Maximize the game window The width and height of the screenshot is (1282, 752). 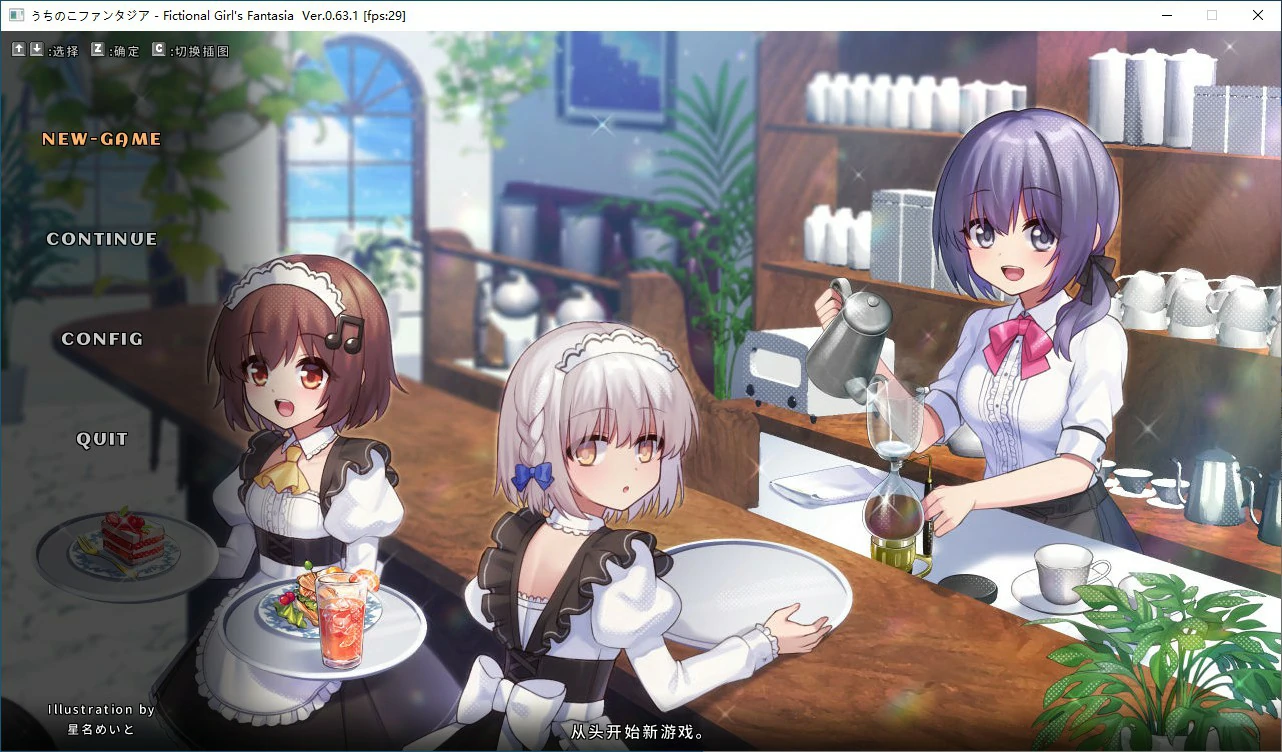coord(1212,15)
